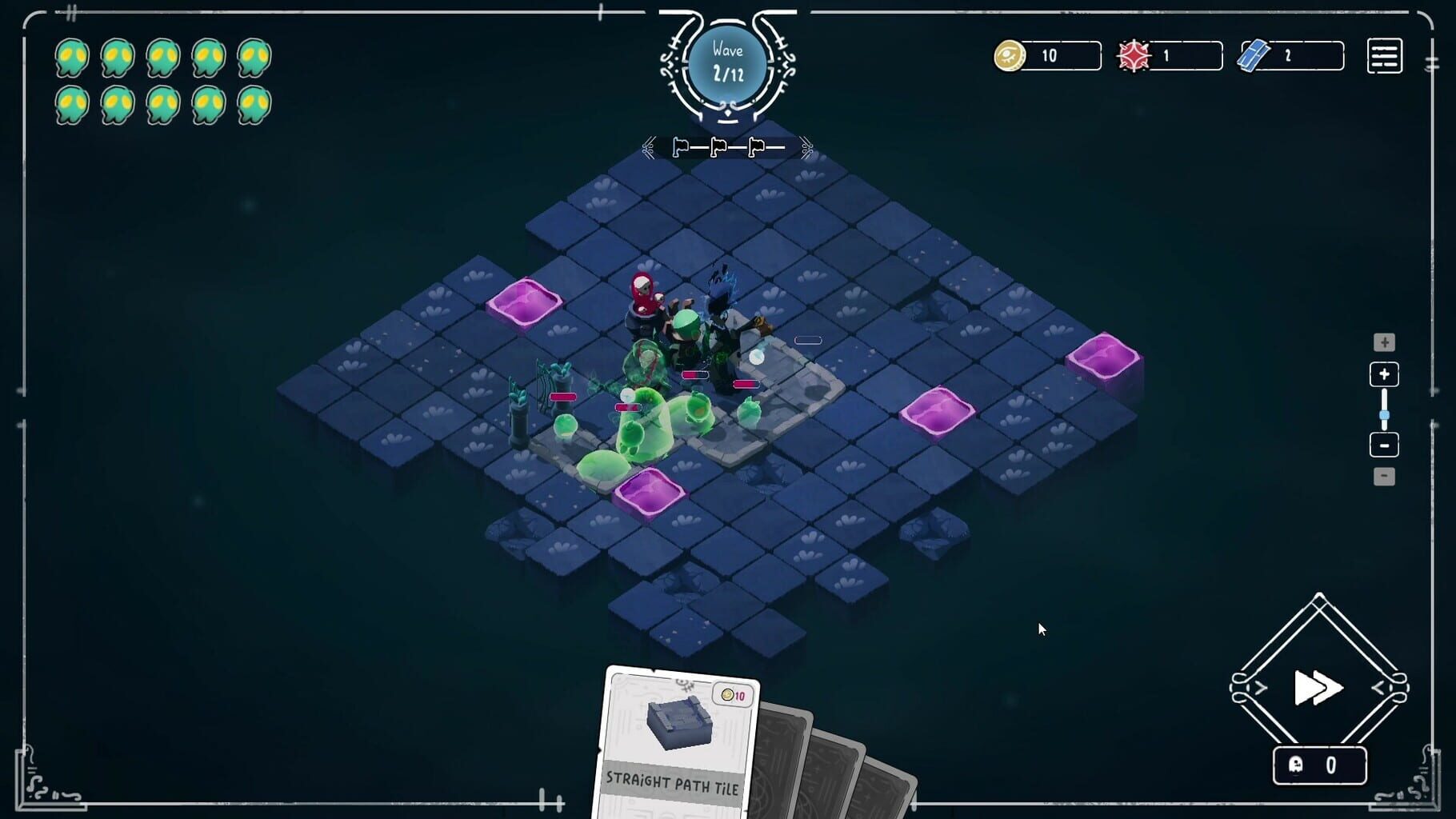Viewport: 1456px width, 819px height.
Task: Click the eye coin currency icon
Action: click(1010, 56)
